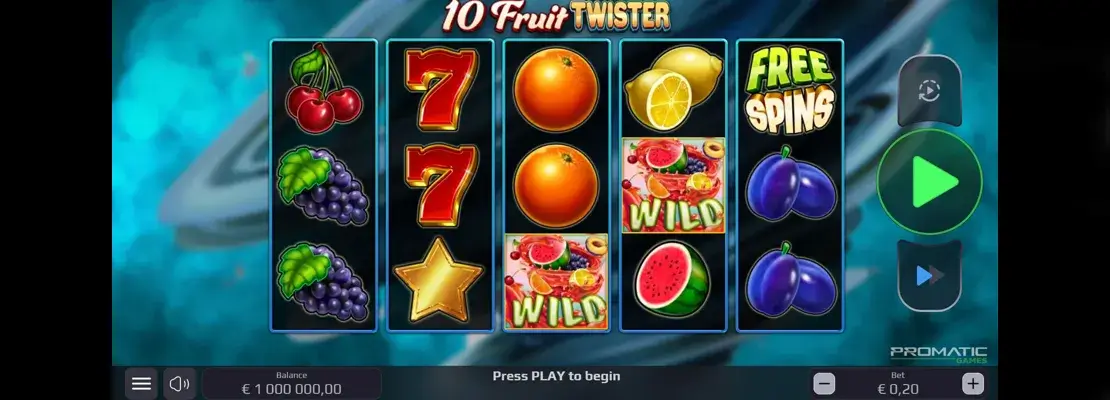1110x400 pixels.
Task: Decrease the bet with the minus button
Action: click(x=824, y=384)
